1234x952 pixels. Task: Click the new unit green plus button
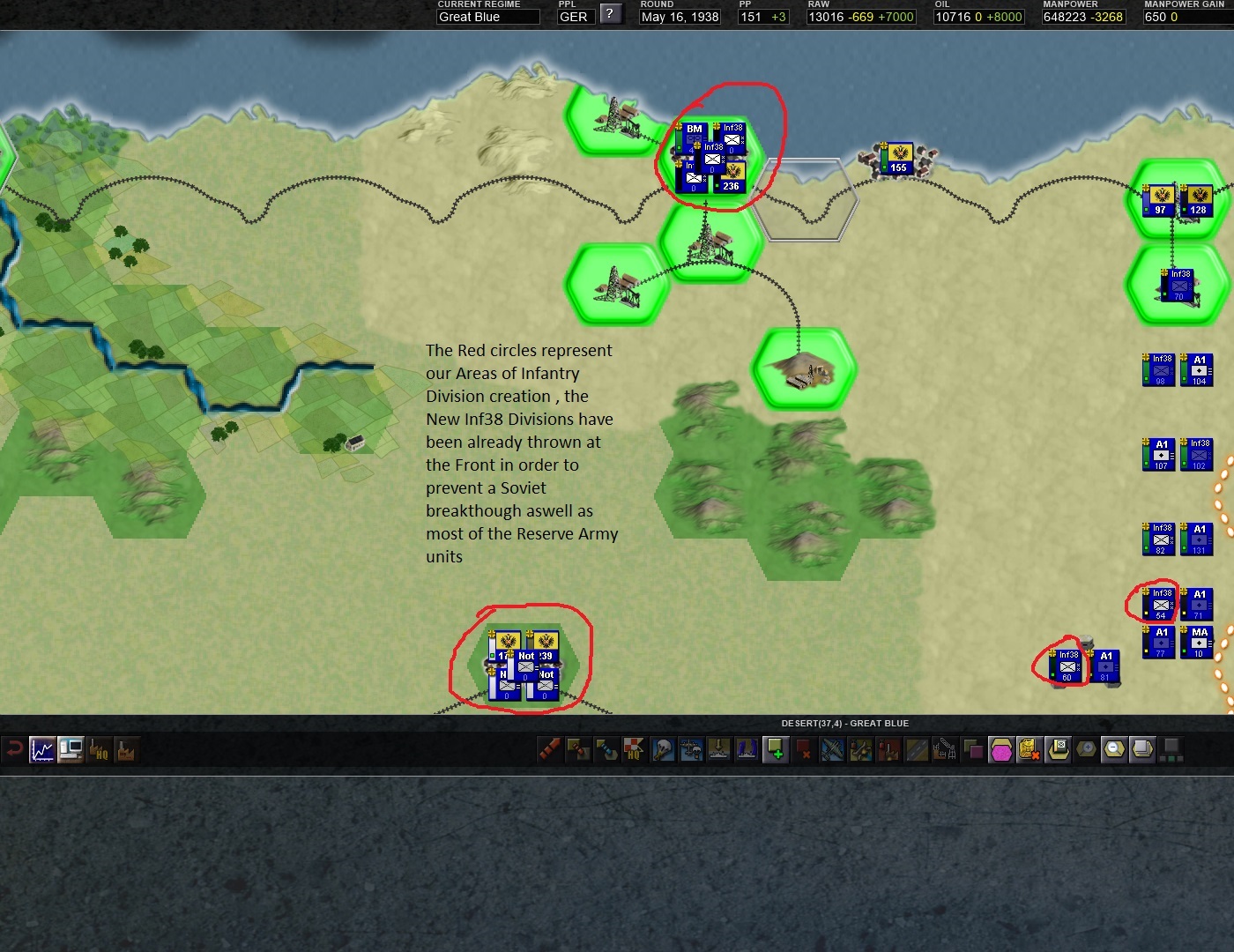coord(776,750)
